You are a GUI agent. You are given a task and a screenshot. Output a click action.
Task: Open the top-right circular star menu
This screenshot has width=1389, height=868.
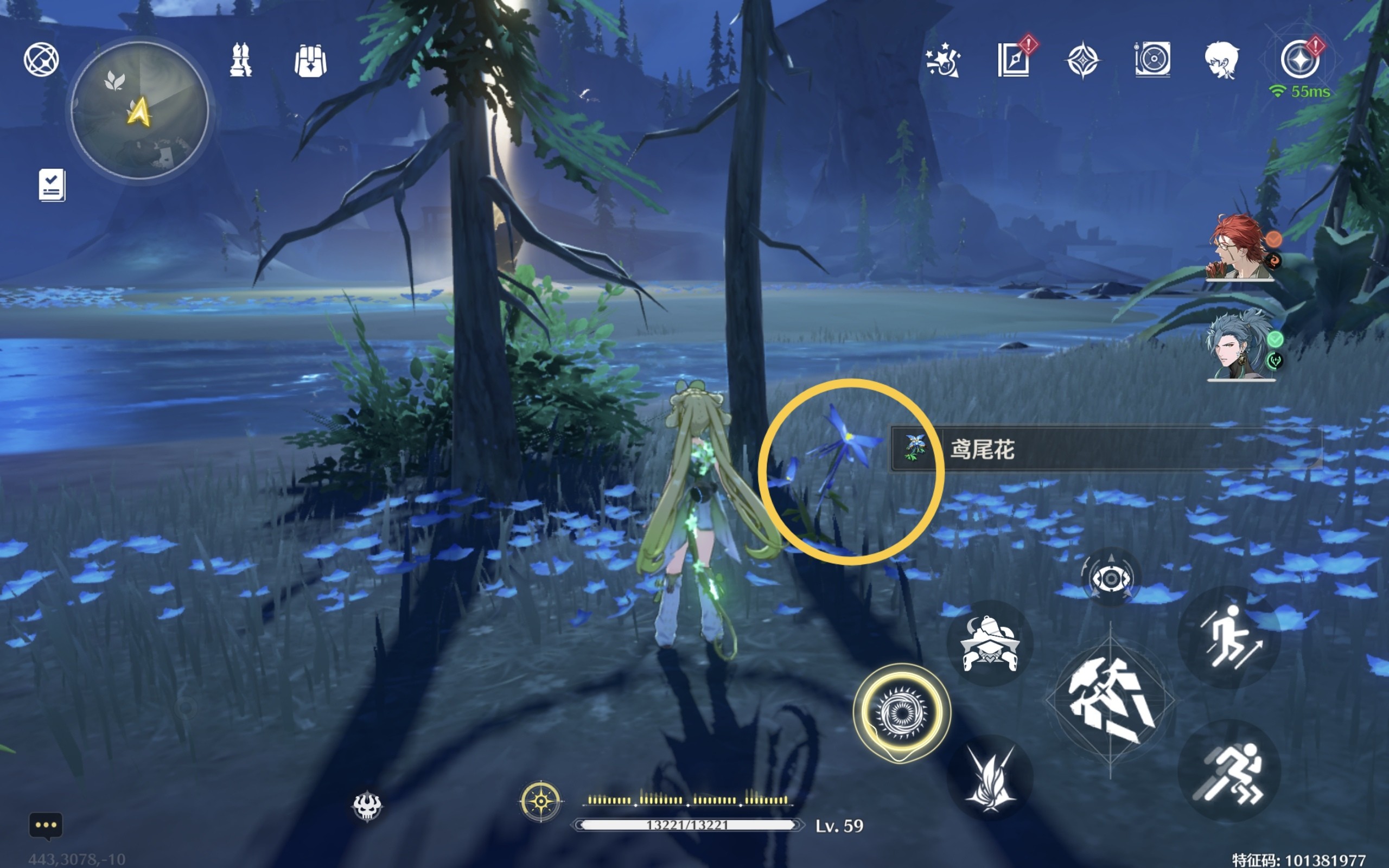coord(1300,60)
